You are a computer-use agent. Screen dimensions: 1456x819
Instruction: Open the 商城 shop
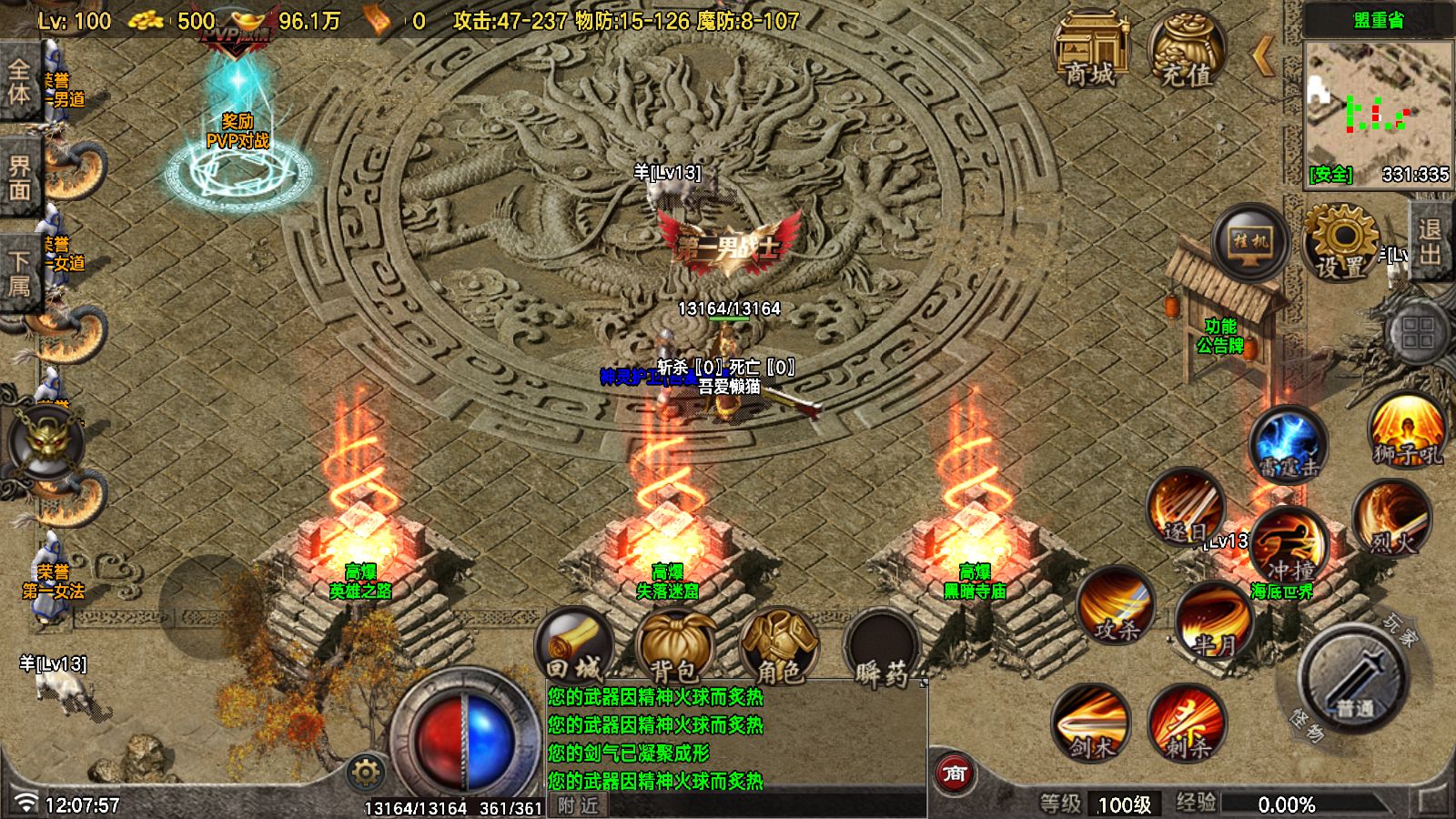tap(1090, 48)
